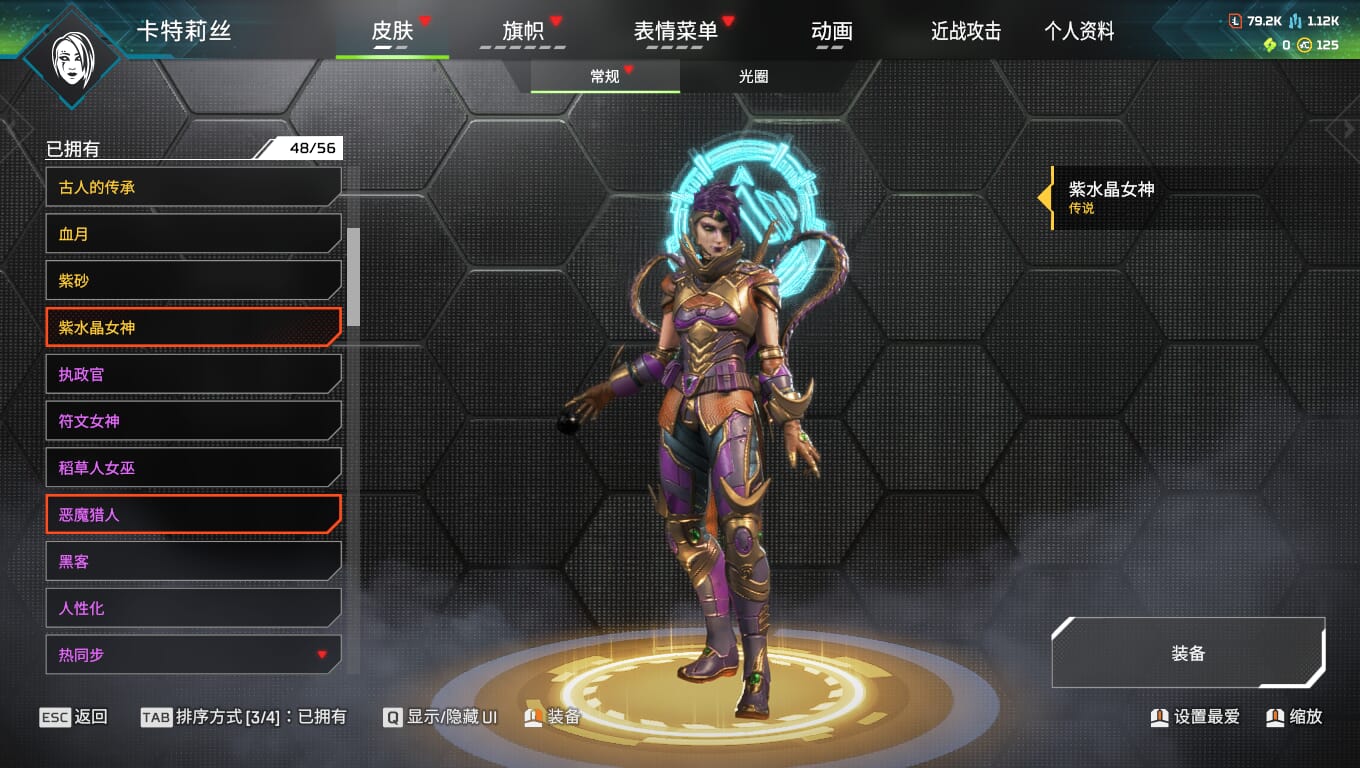Select the 黑客 skin
1360x768 pixels.
[x=193, y=561]
